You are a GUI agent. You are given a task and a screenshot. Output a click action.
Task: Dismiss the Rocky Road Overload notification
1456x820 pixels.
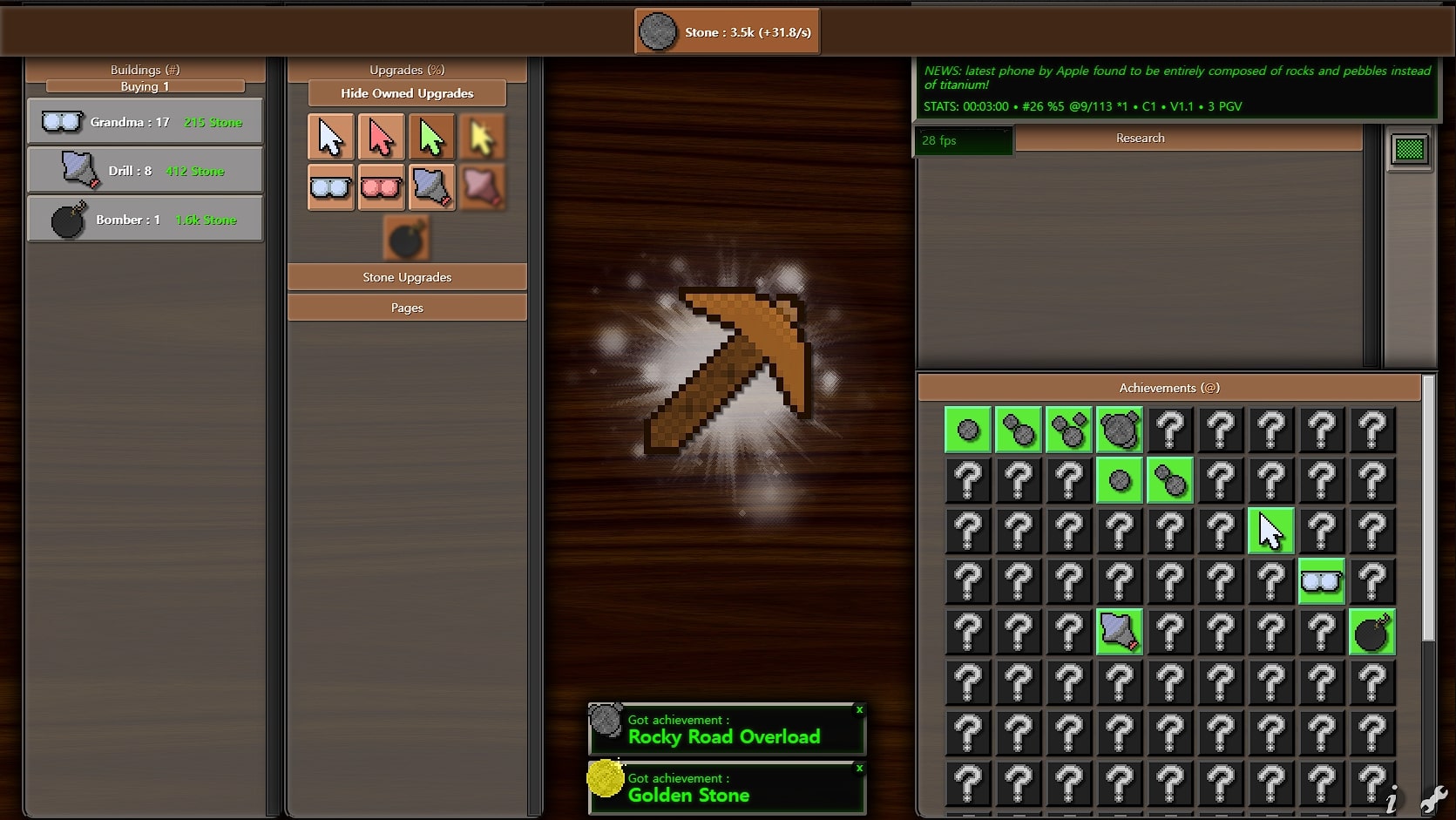point(859,710)
